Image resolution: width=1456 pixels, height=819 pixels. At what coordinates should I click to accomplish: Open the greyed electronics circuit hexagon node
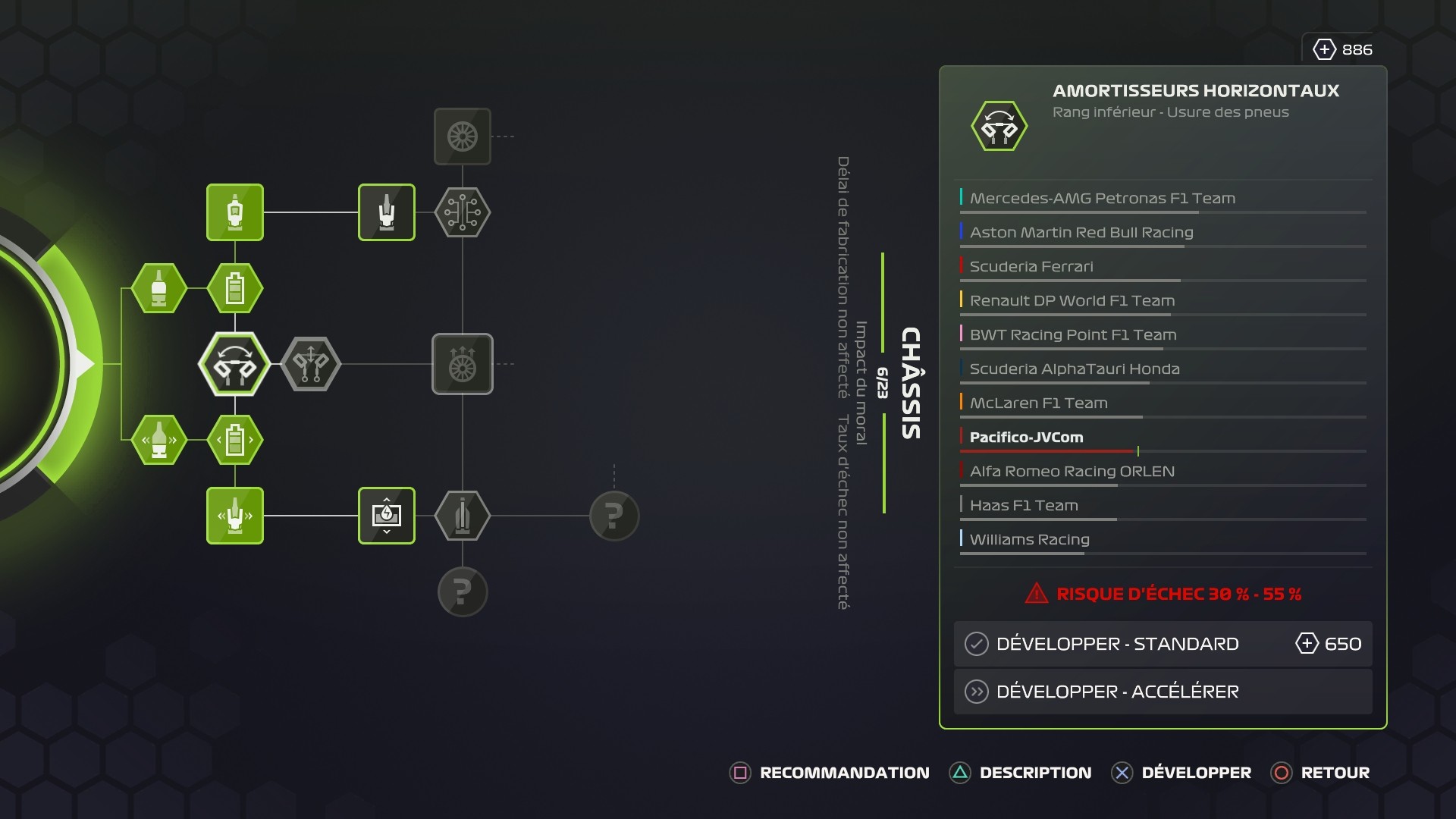[463, 213]
